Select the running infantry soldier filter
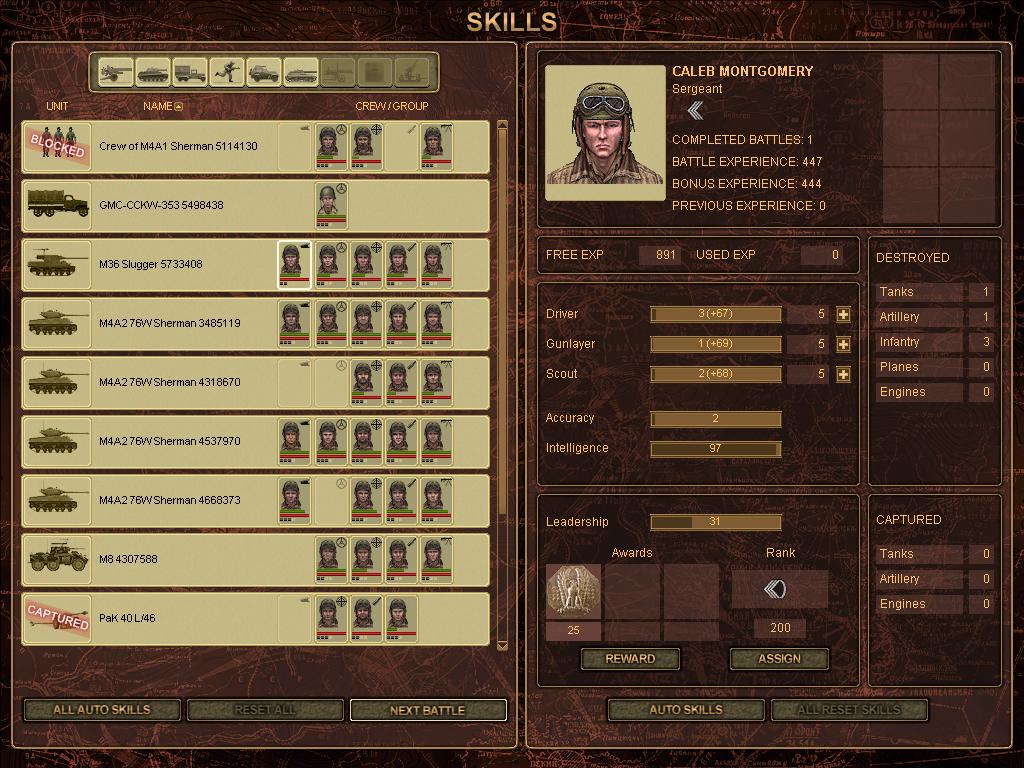The height and width of the screenshot is (768, 1024). [x=227, y=72]
